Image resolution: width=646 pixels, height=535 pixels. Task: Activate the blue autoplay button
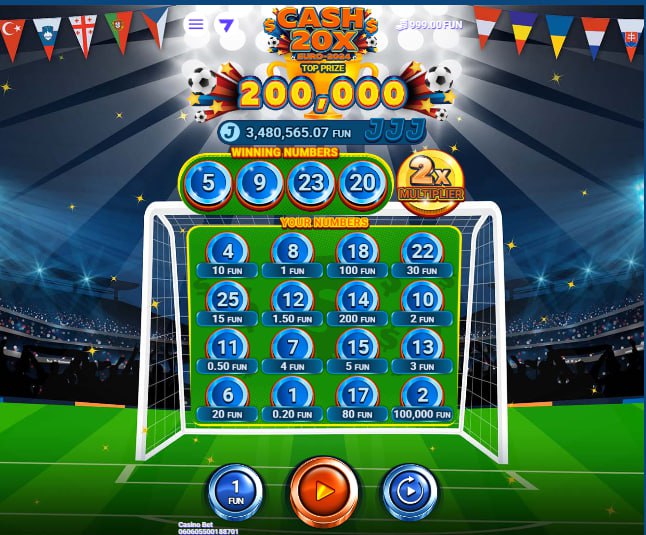coord(410,492)
